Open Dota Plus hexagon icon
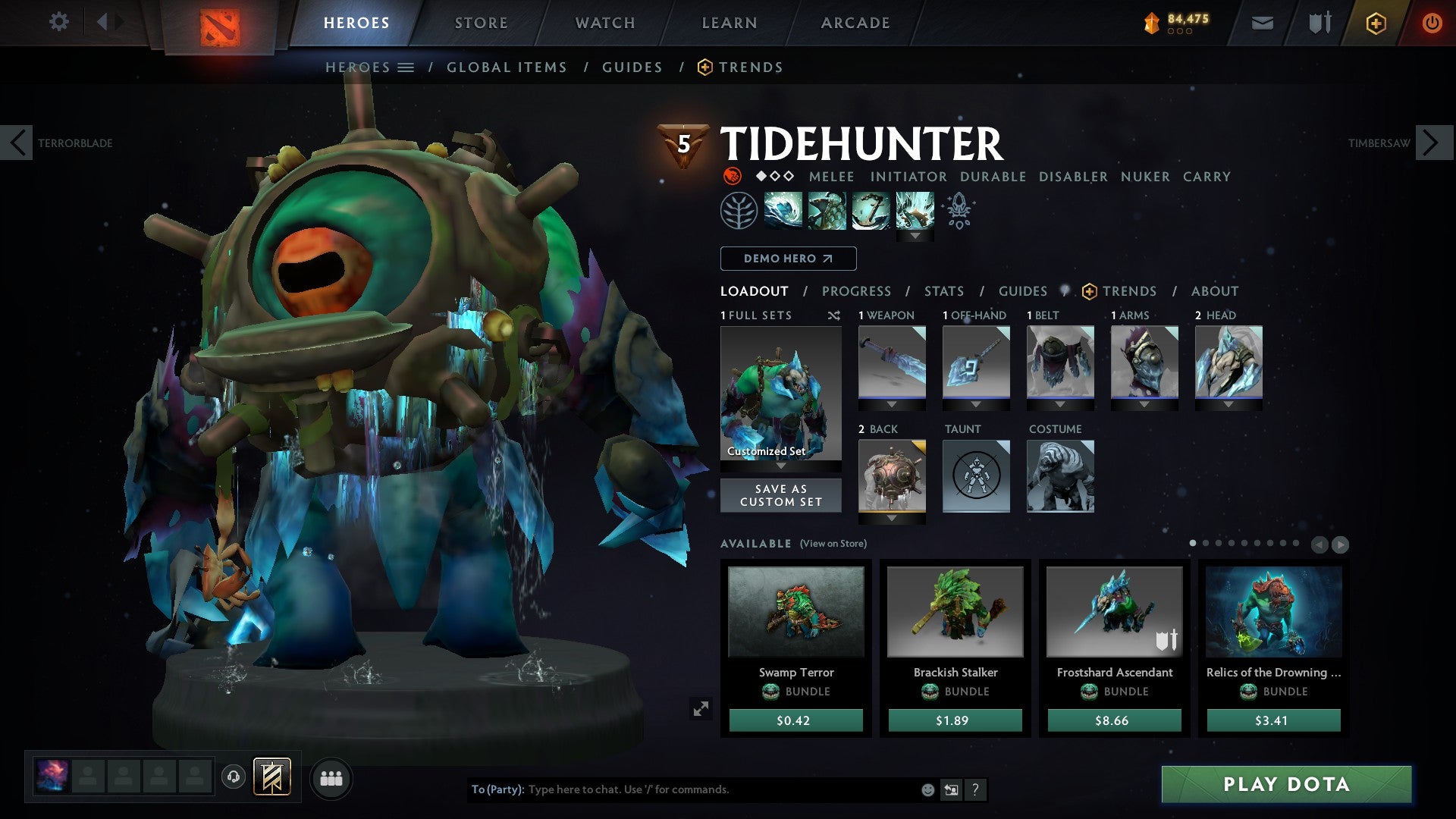1456x819 pixels. click(x=1376, y=23)
